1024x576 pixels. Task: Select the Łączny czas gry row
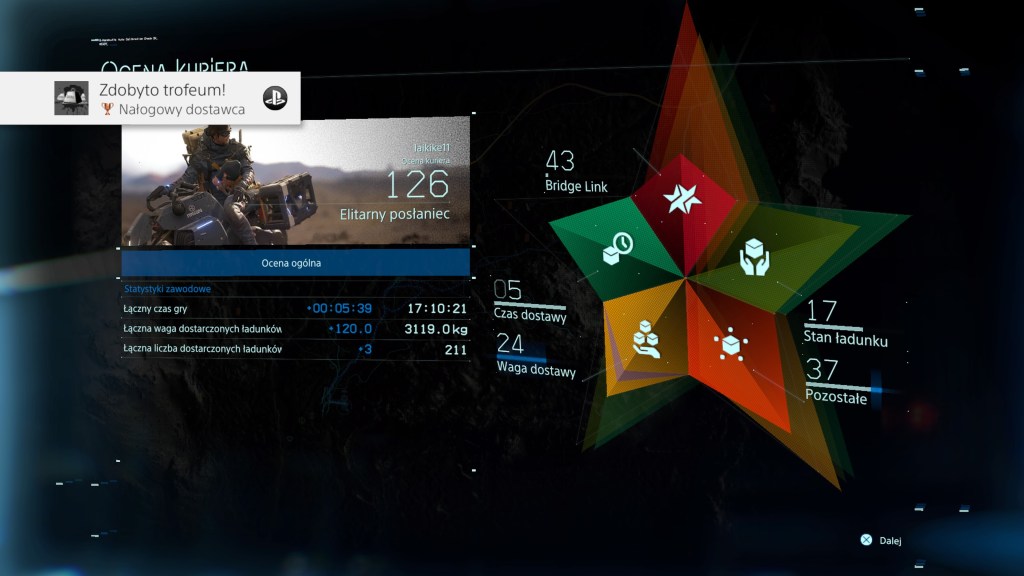(x=296, y=308)
